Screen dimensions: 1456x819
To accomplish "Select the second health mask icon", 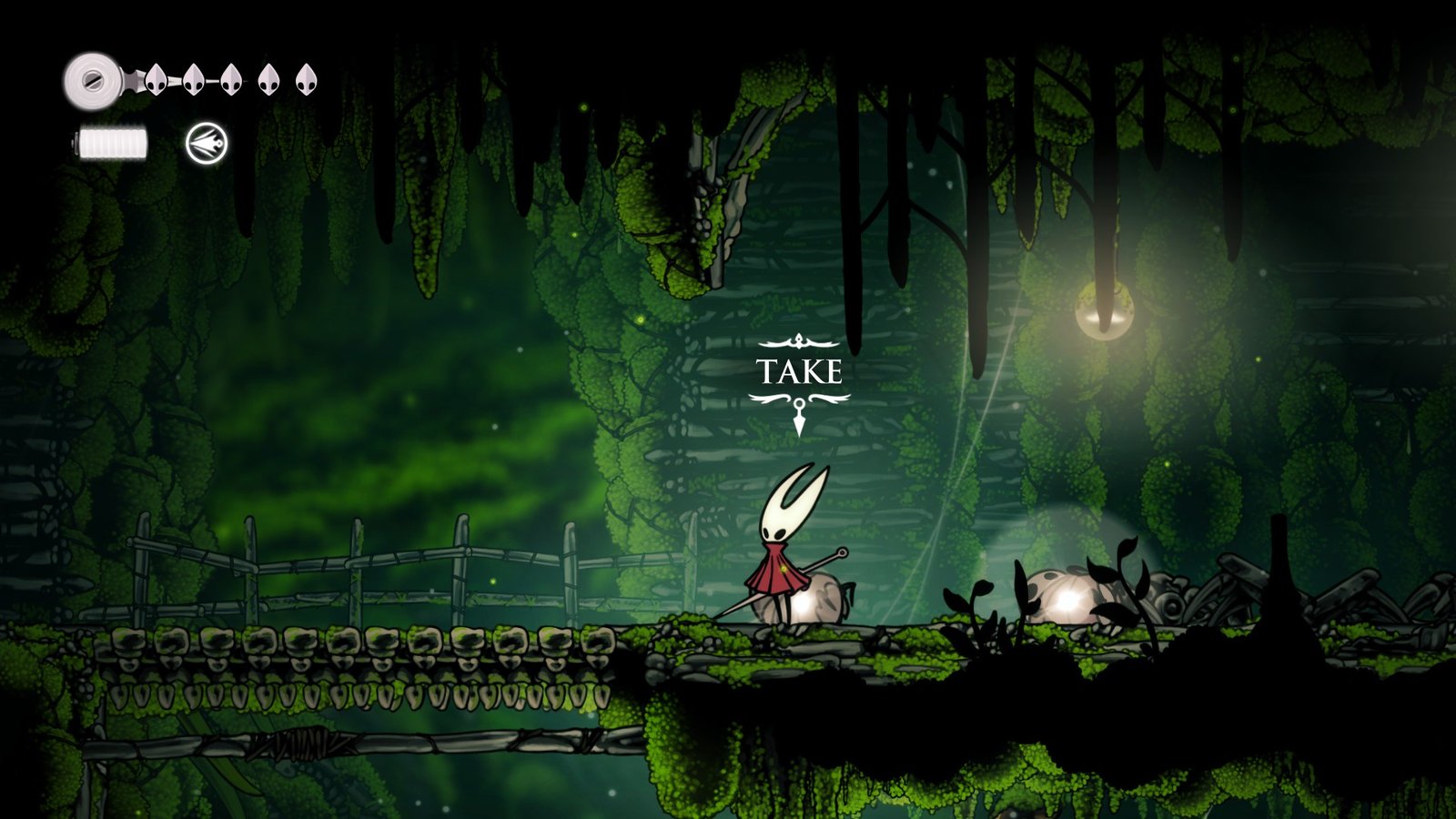I will [x=193, y=81].
